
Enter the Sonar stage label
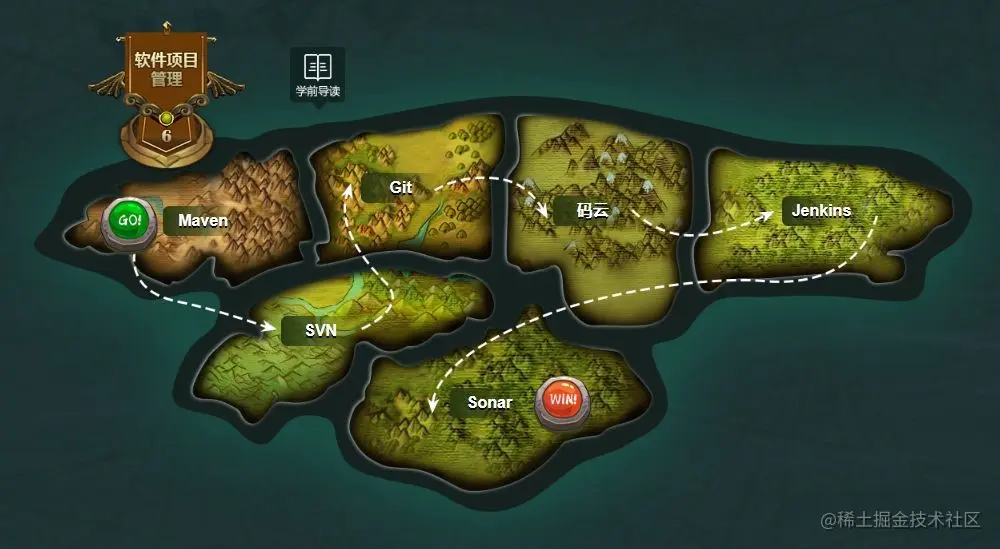(489, 403)
